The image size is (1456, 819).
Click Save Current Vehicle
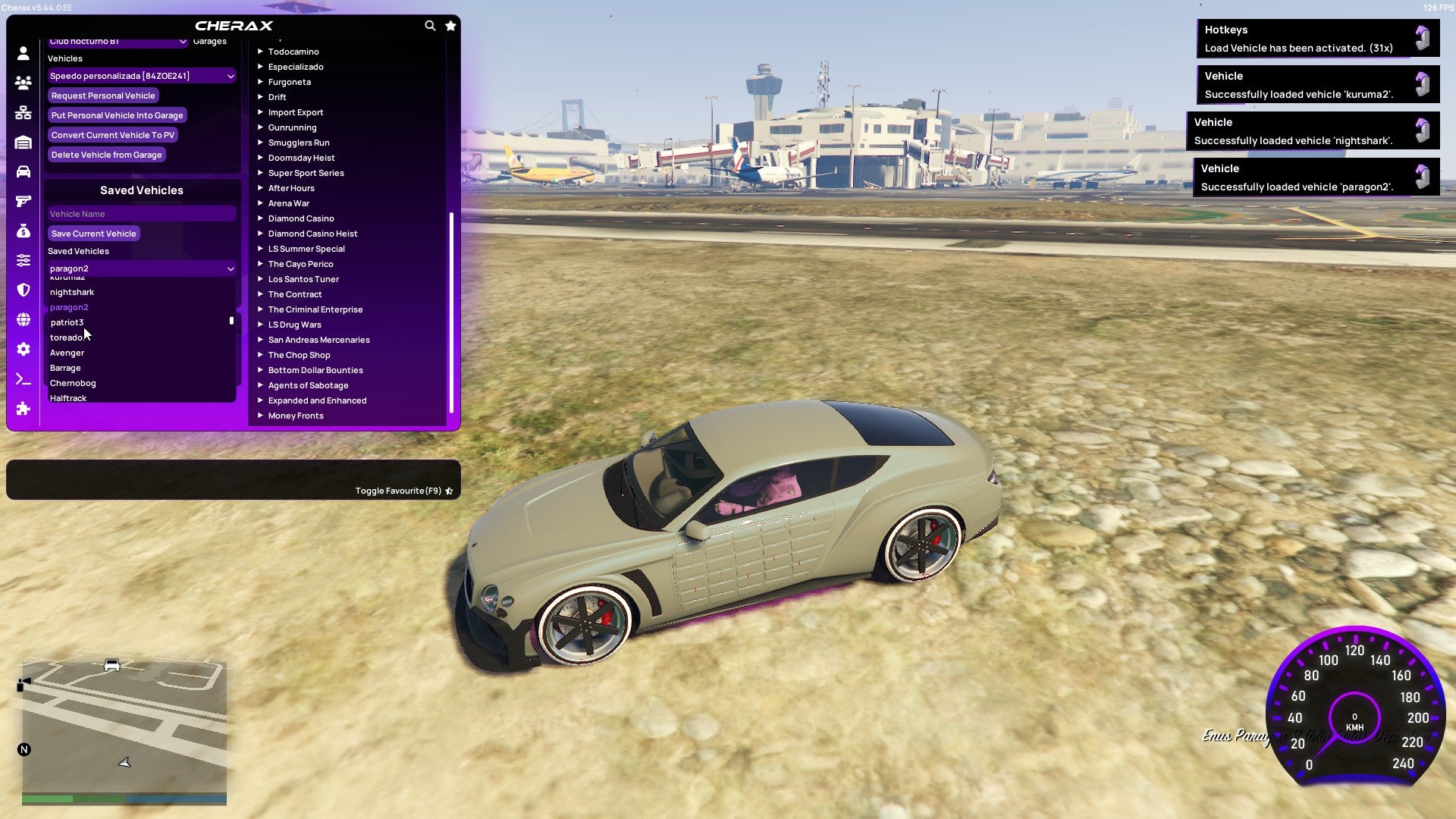[x=93, y=234]
